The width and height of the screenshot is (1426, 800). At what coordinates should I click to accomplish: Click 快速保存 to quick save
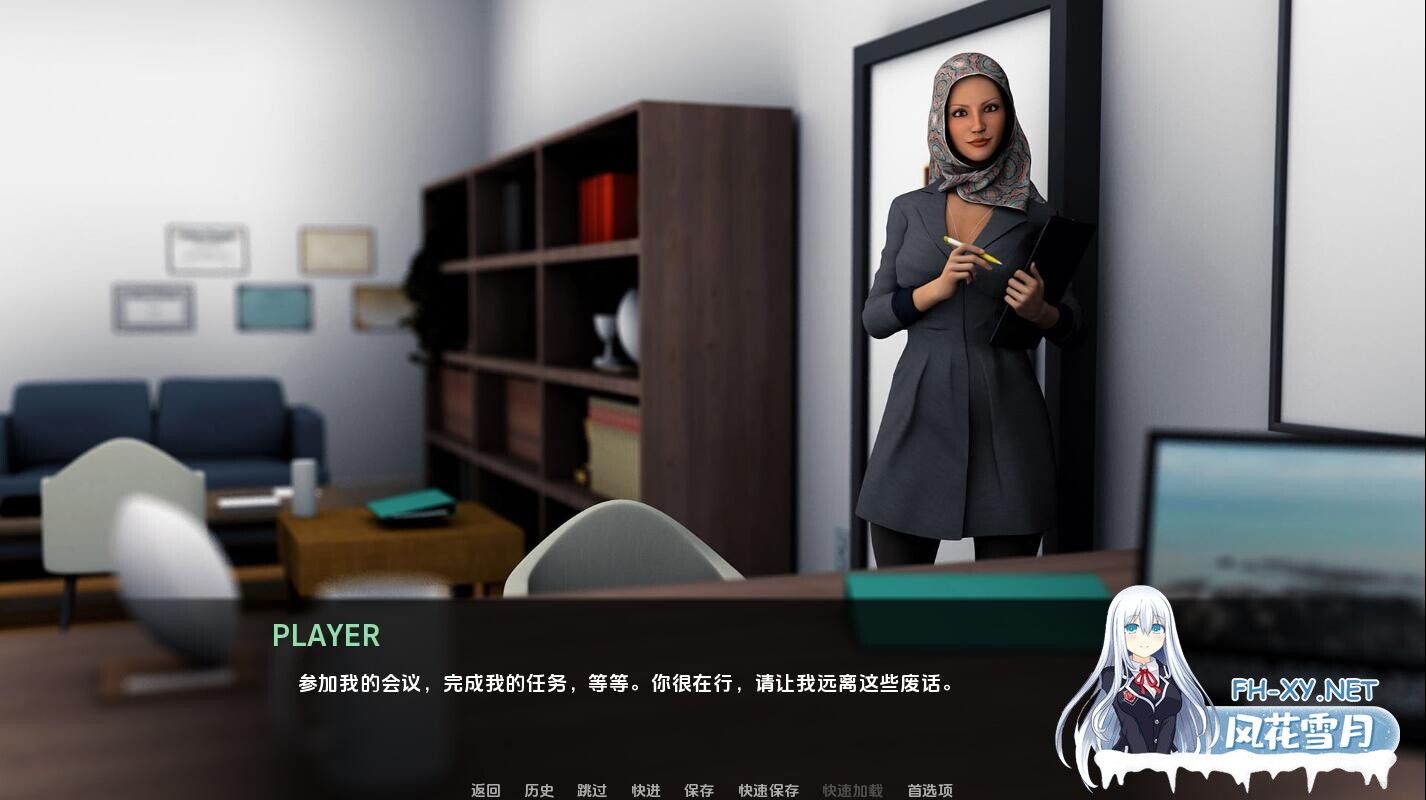pyautogui.click(x=766, y=790)
